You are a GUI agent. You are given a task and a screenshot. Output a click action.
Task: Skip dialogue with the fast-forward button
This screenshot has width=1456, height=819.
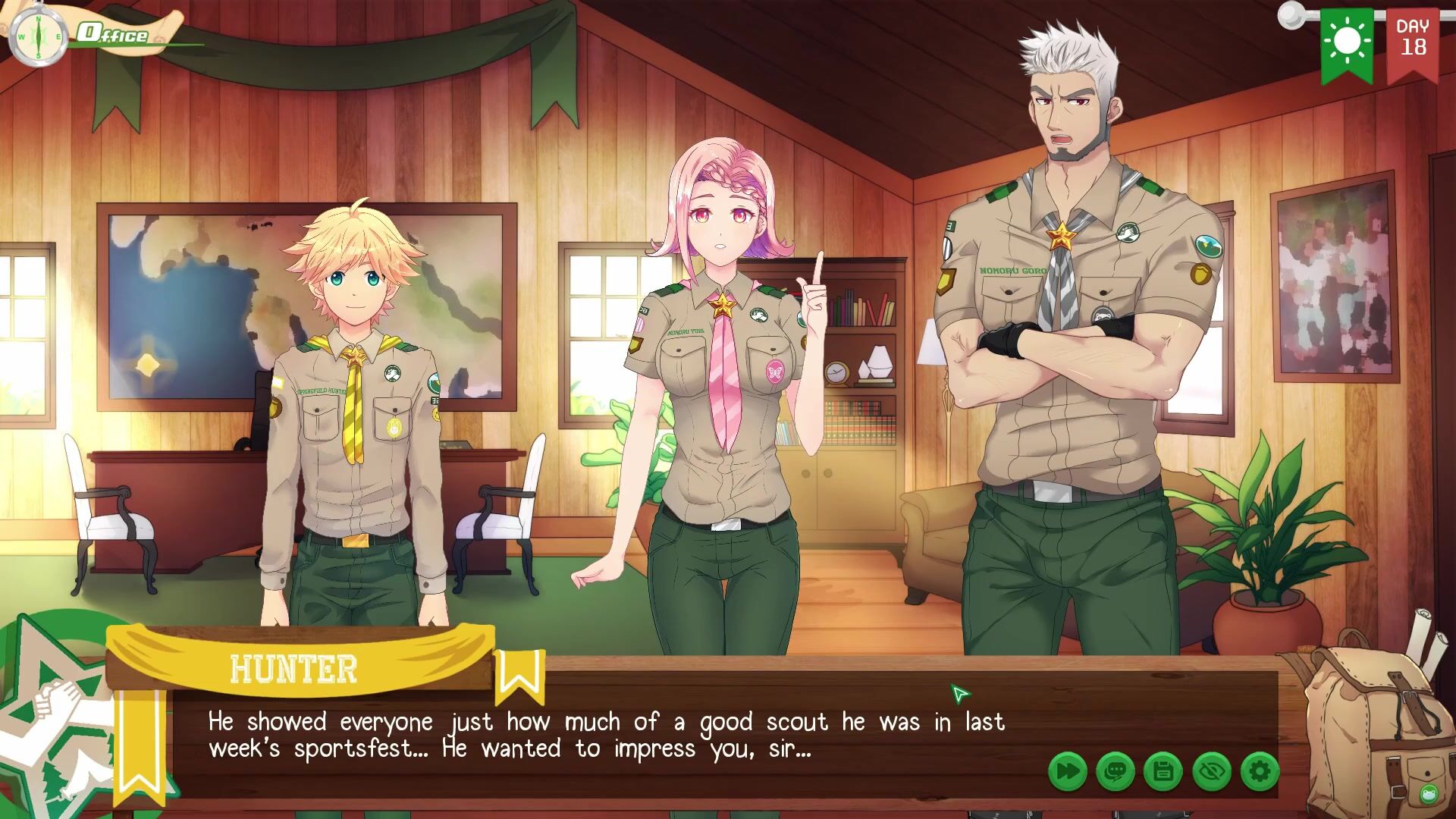pos(1067,772)
